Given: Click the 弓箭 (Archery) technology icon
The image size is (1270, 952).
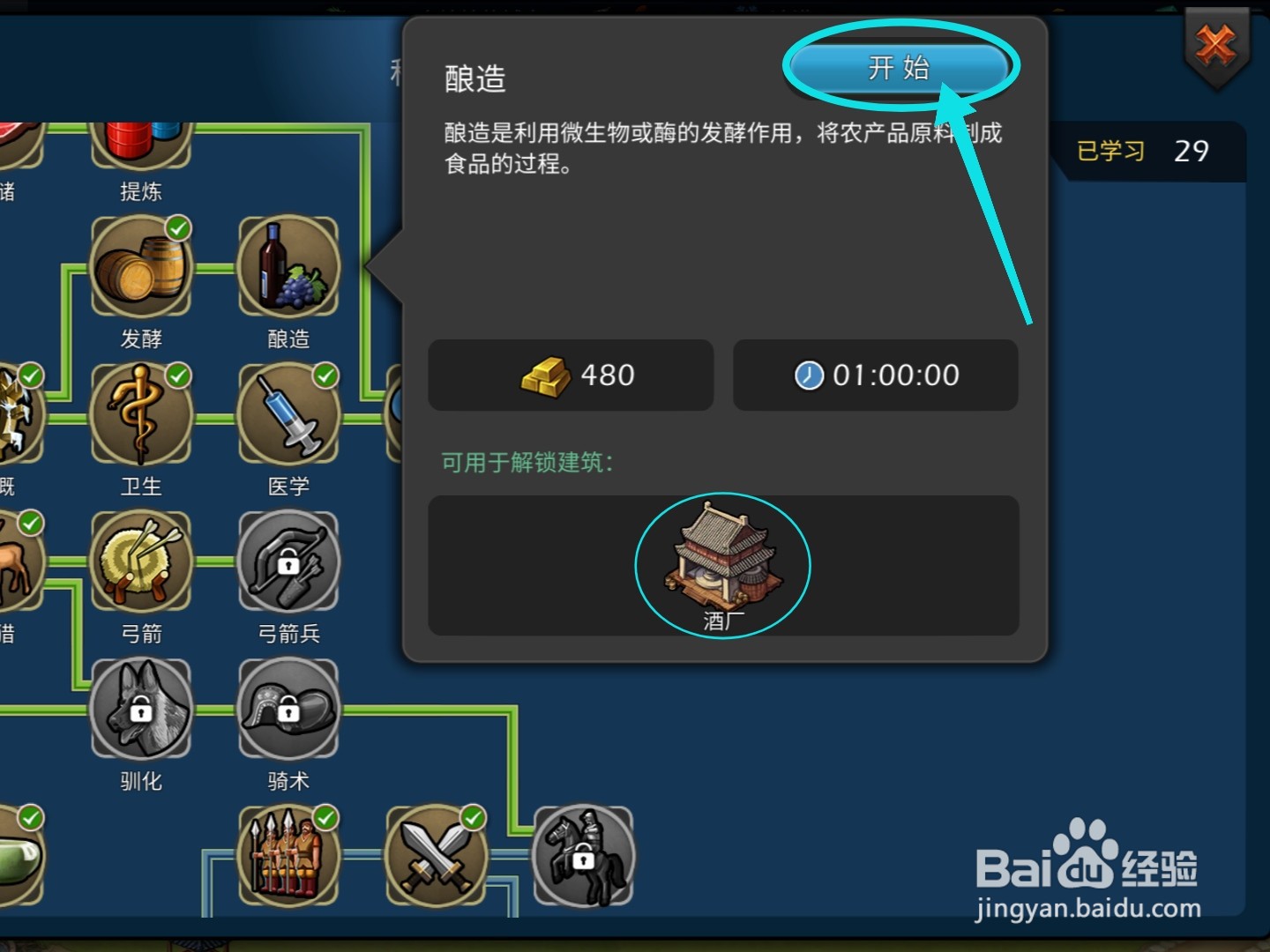Looking at the screenshot, I should [x=141, y=562].
